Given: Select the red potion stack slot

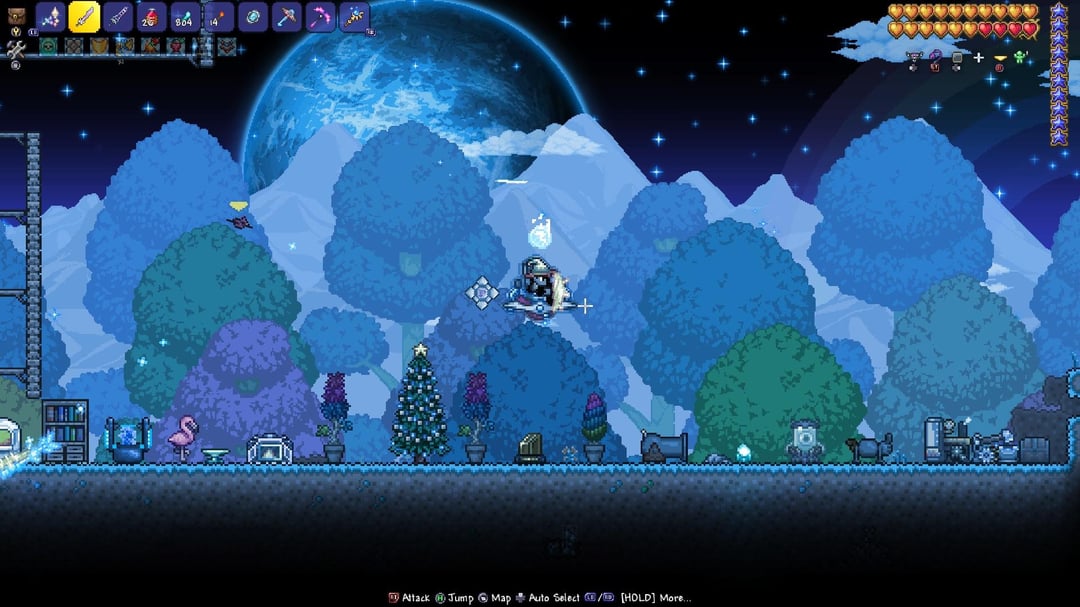Looking at the screenshot, I should tap(151, 17).
